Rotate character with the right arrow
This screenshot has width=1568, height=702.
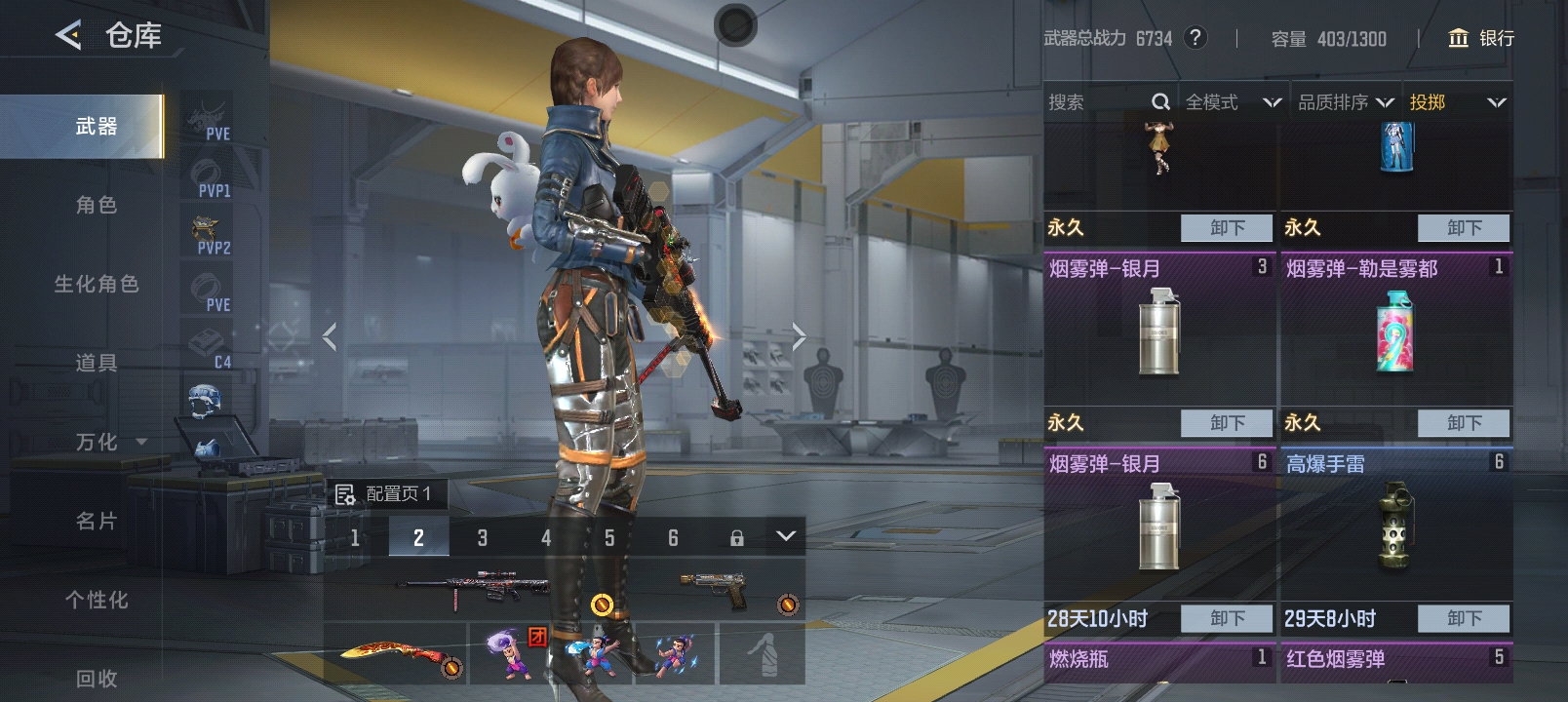pyautogui.click(x=799, y=337)
